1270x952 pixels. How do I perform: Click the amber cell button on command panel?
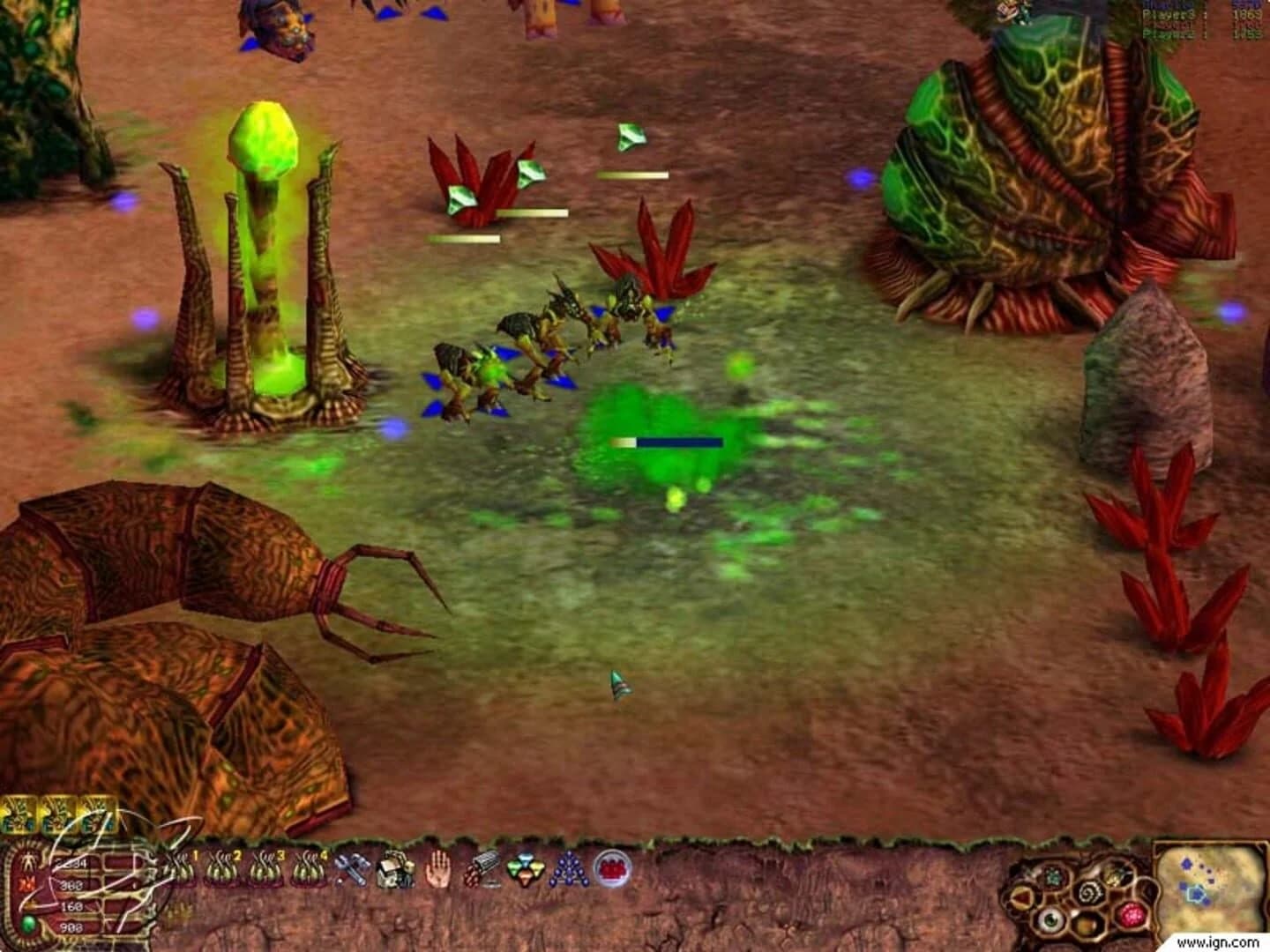coord(1085,924)
